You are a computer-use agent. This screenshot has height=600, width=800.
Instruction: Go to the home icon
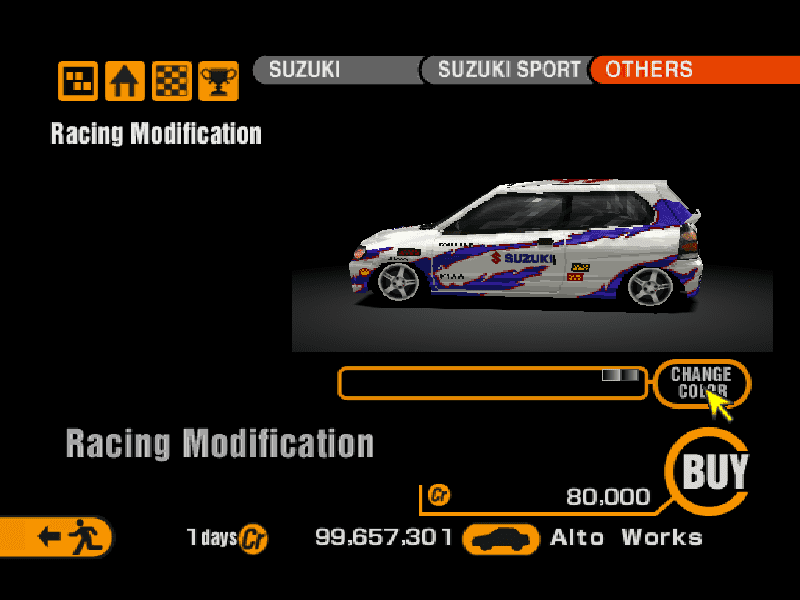point(125,81)
